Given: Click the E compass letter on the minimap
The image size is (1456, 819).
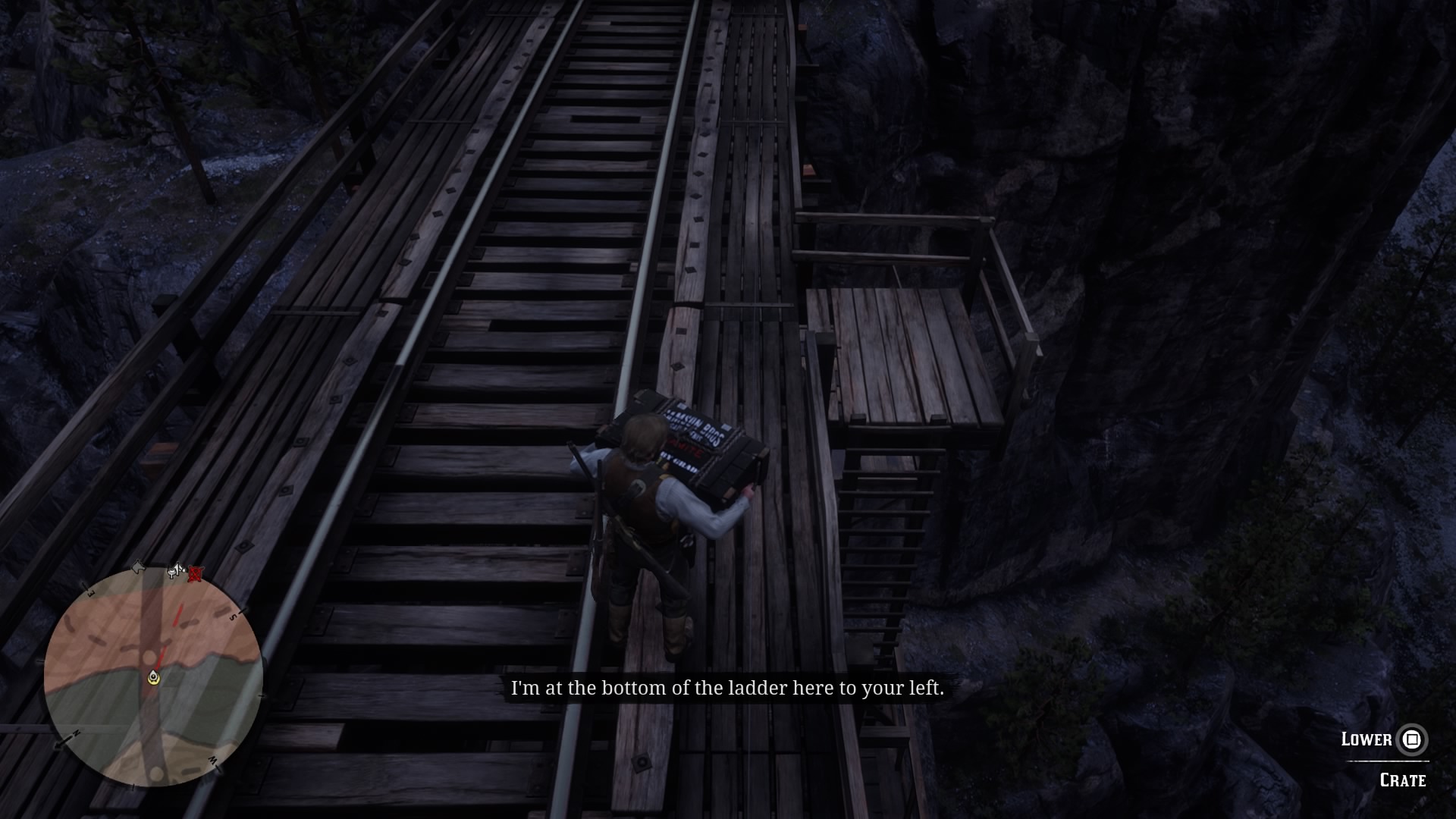Looking at the screenshot, I should 90,592.
